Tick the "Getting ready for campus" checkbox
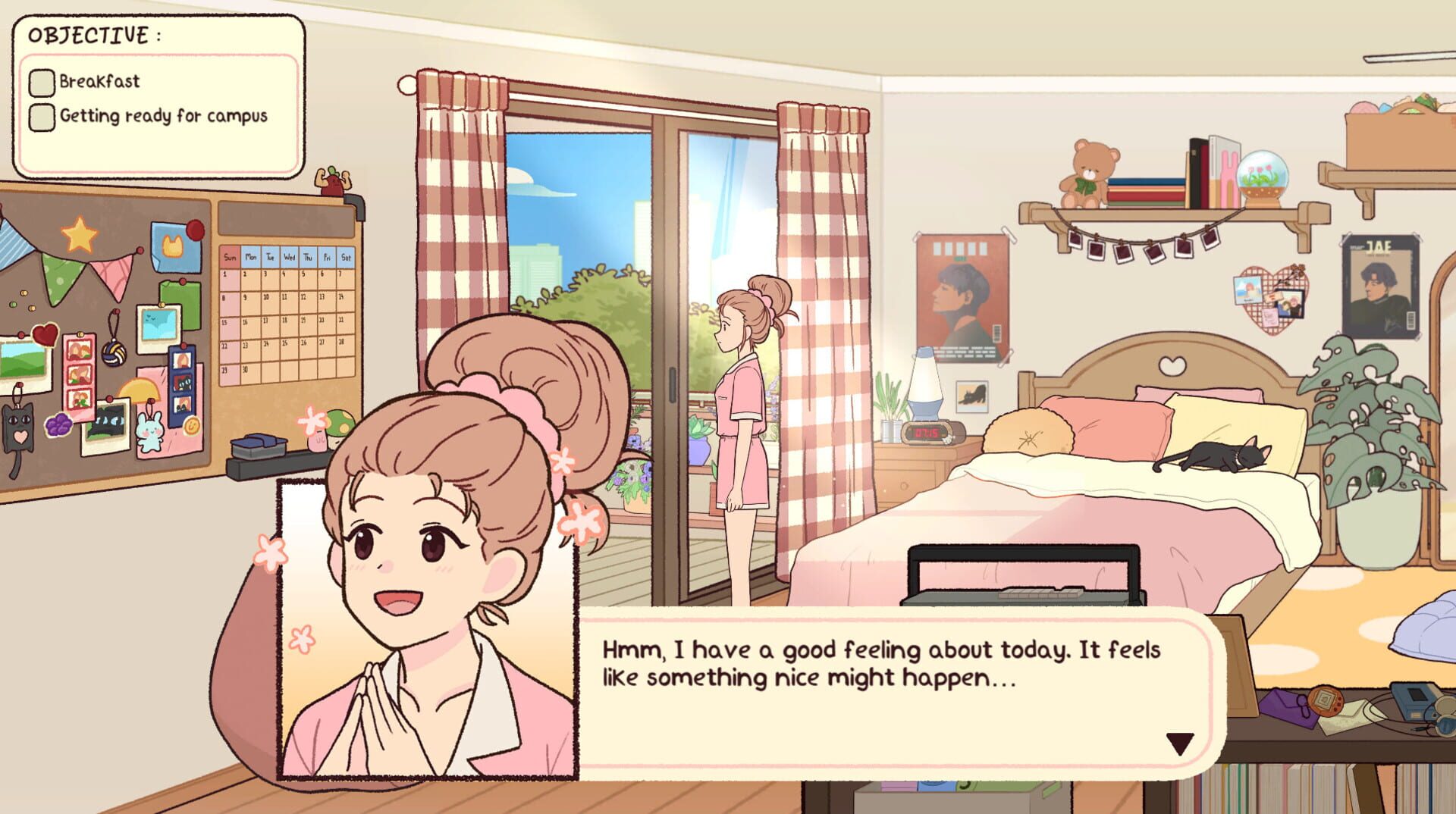 coord(41,118)
